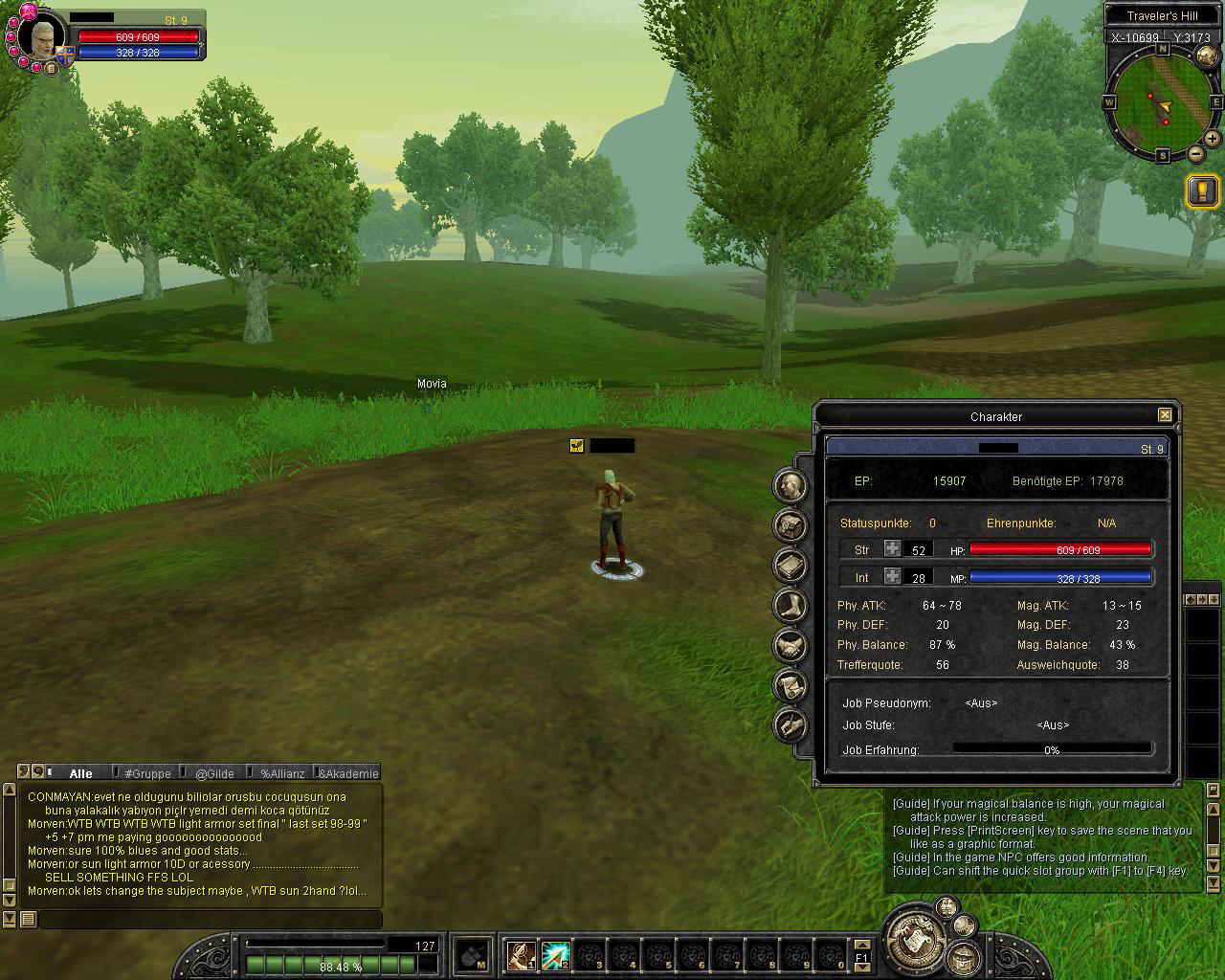Open the treasure chest inventory side tab
The width and height of the screenshot is (1225, 980).
790,525
